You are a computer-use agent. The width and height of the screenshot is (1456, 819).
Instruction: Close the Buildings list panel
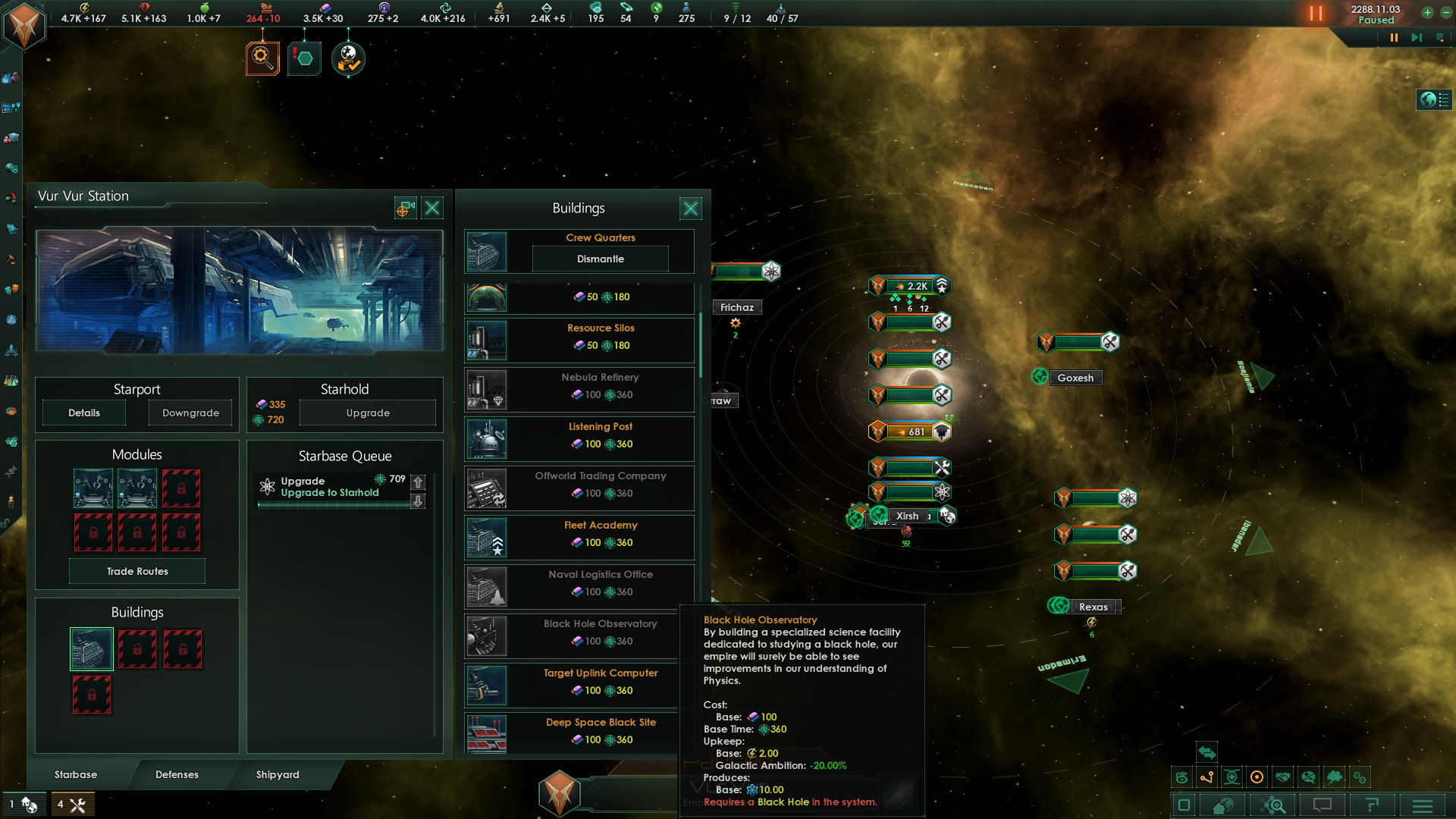[690, 209]
